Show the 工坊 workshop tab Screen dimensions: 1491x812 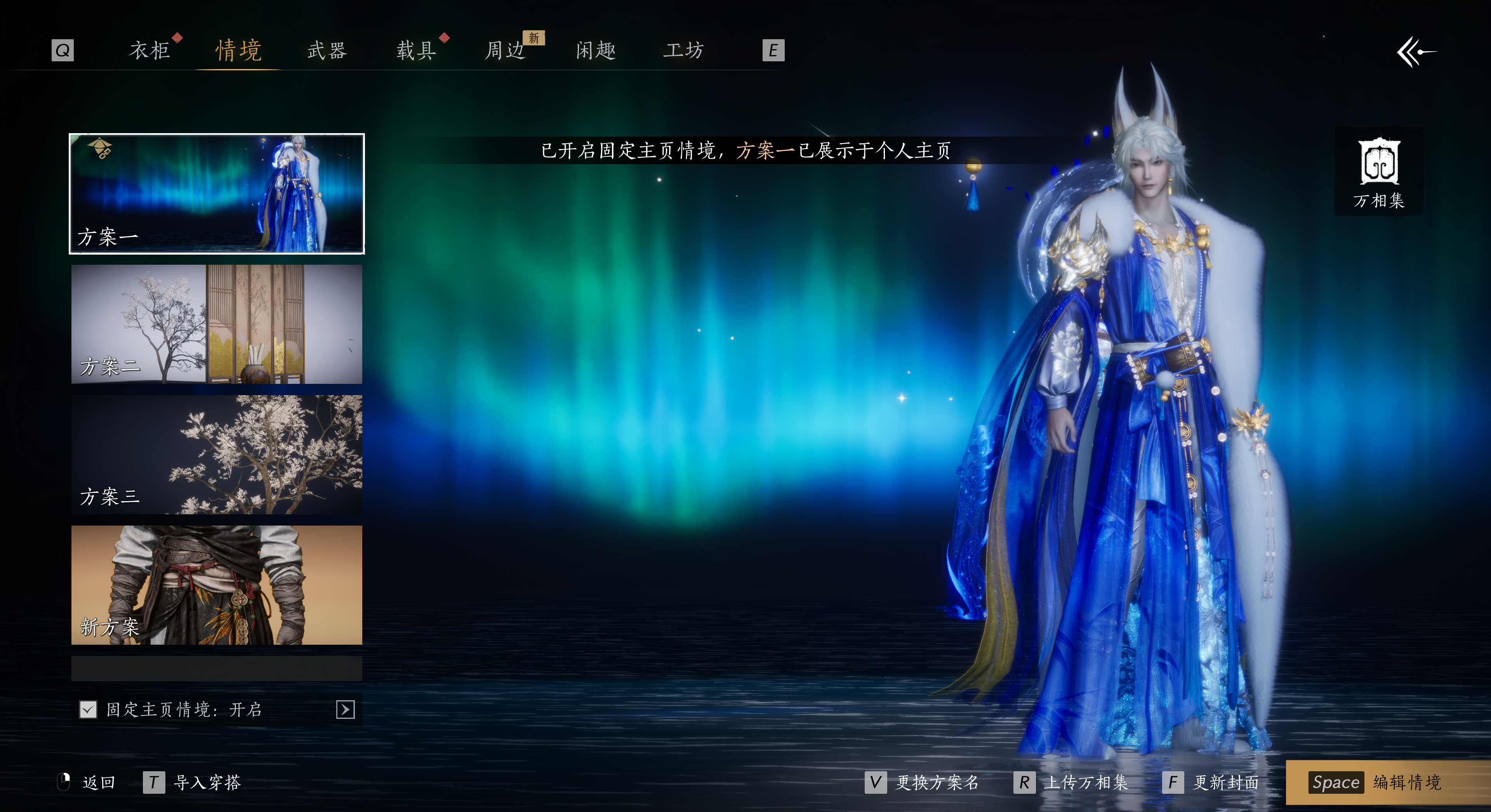pyautogui.click(x=683, y=51)
